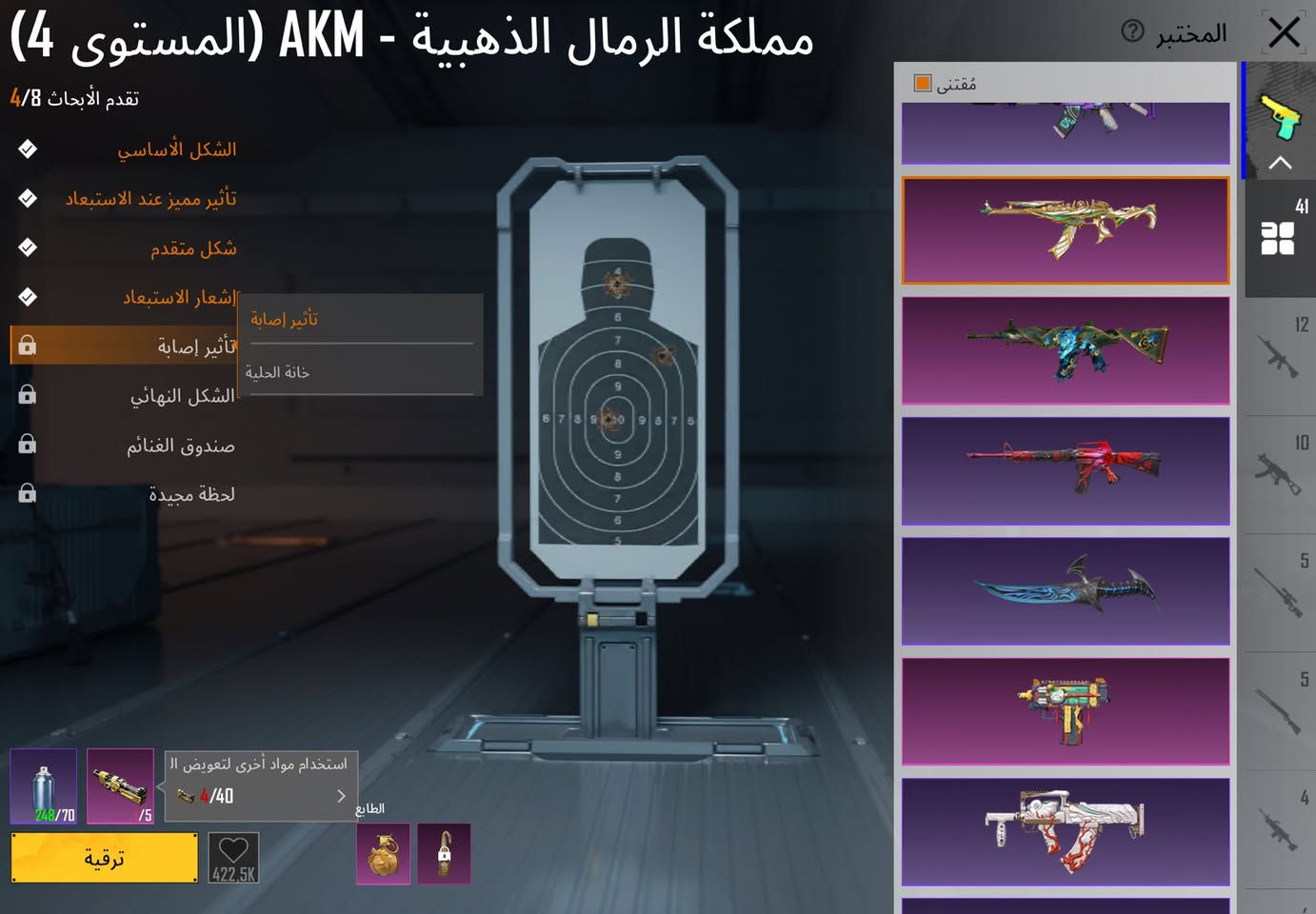
Task: Click the تقدم الأبحاث 4/8 progress indicator
Action: click(x=76, y=95)
